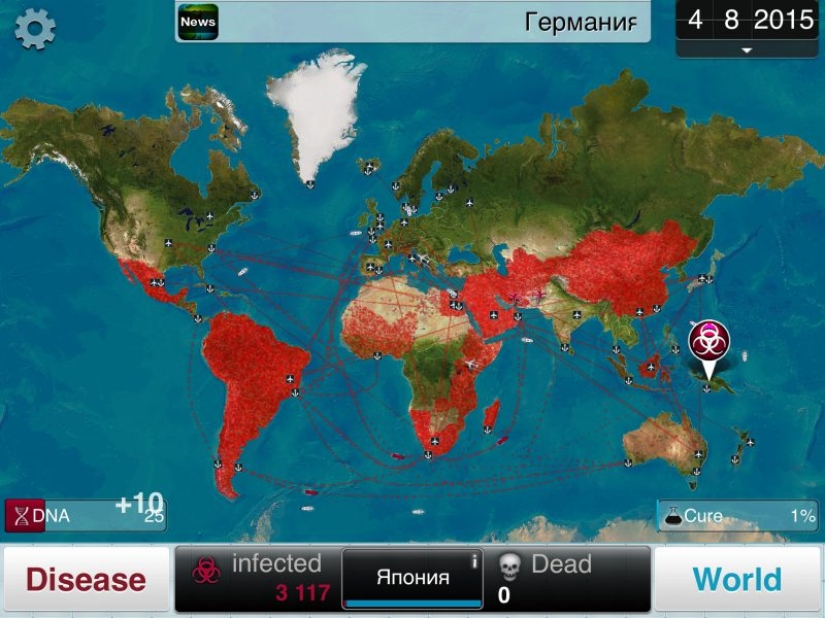Viewport: 825px width, 618px height.
Task: Open the DNA points panel
Action: point(85,515)
